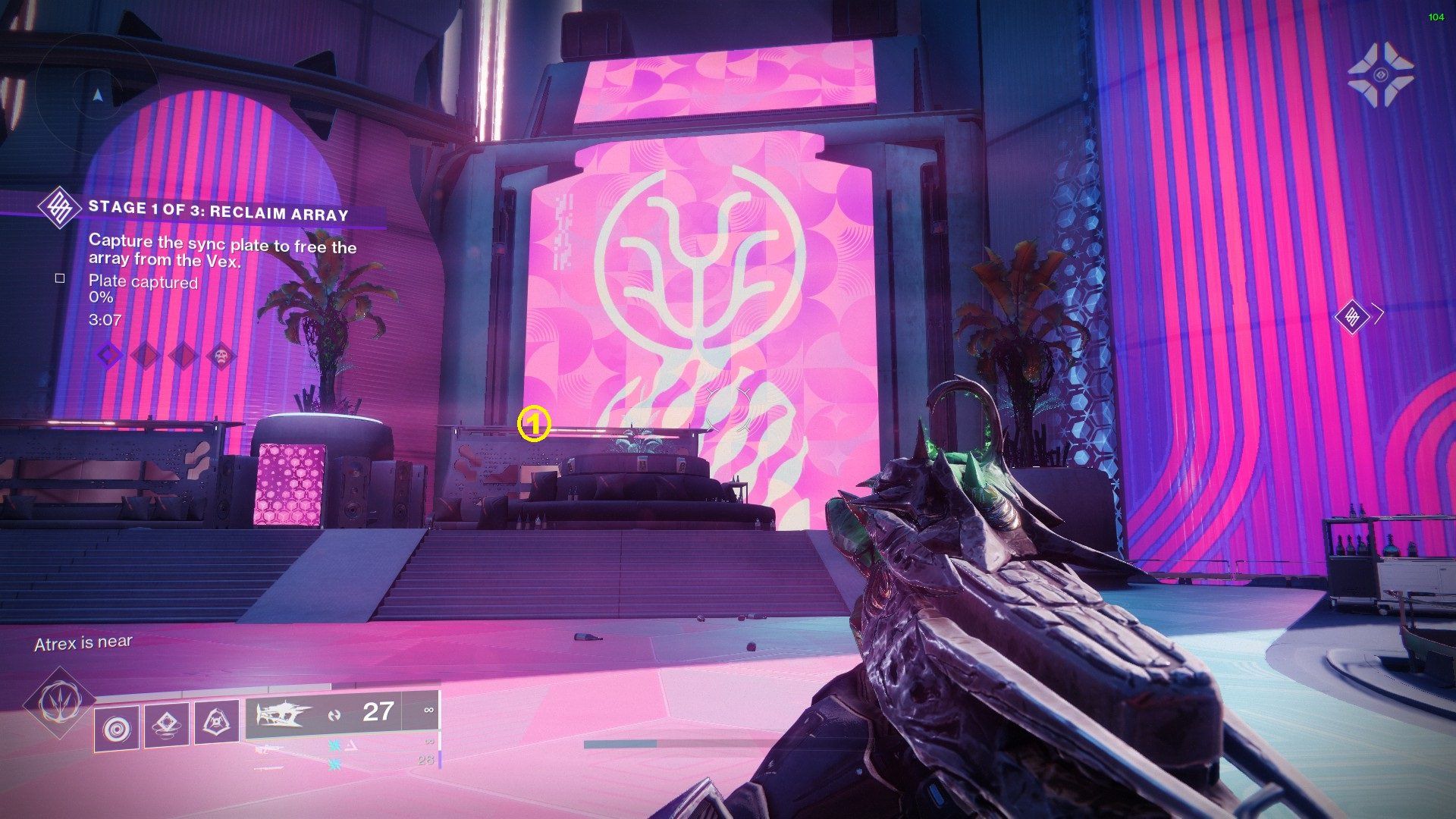The width and height of the screenshot is (1456, 819).
Task: Activate the hexagonal melee ability icon
Action: (x=216, y=724)
